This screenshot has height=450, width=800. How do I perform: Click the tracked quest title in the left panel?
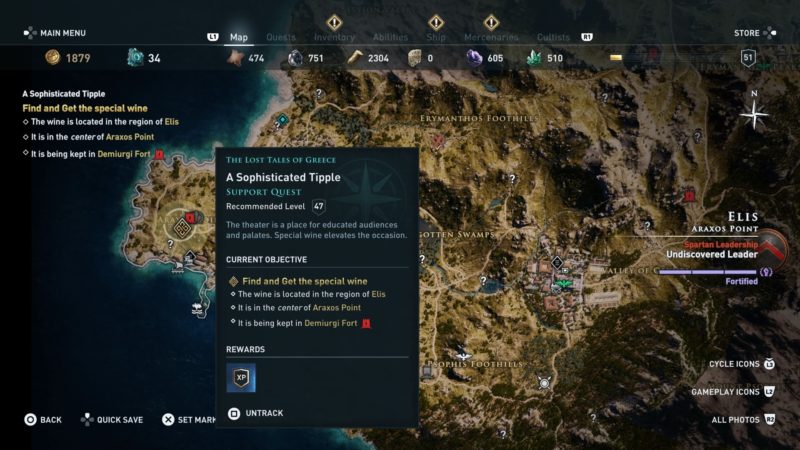click(63, 94)
